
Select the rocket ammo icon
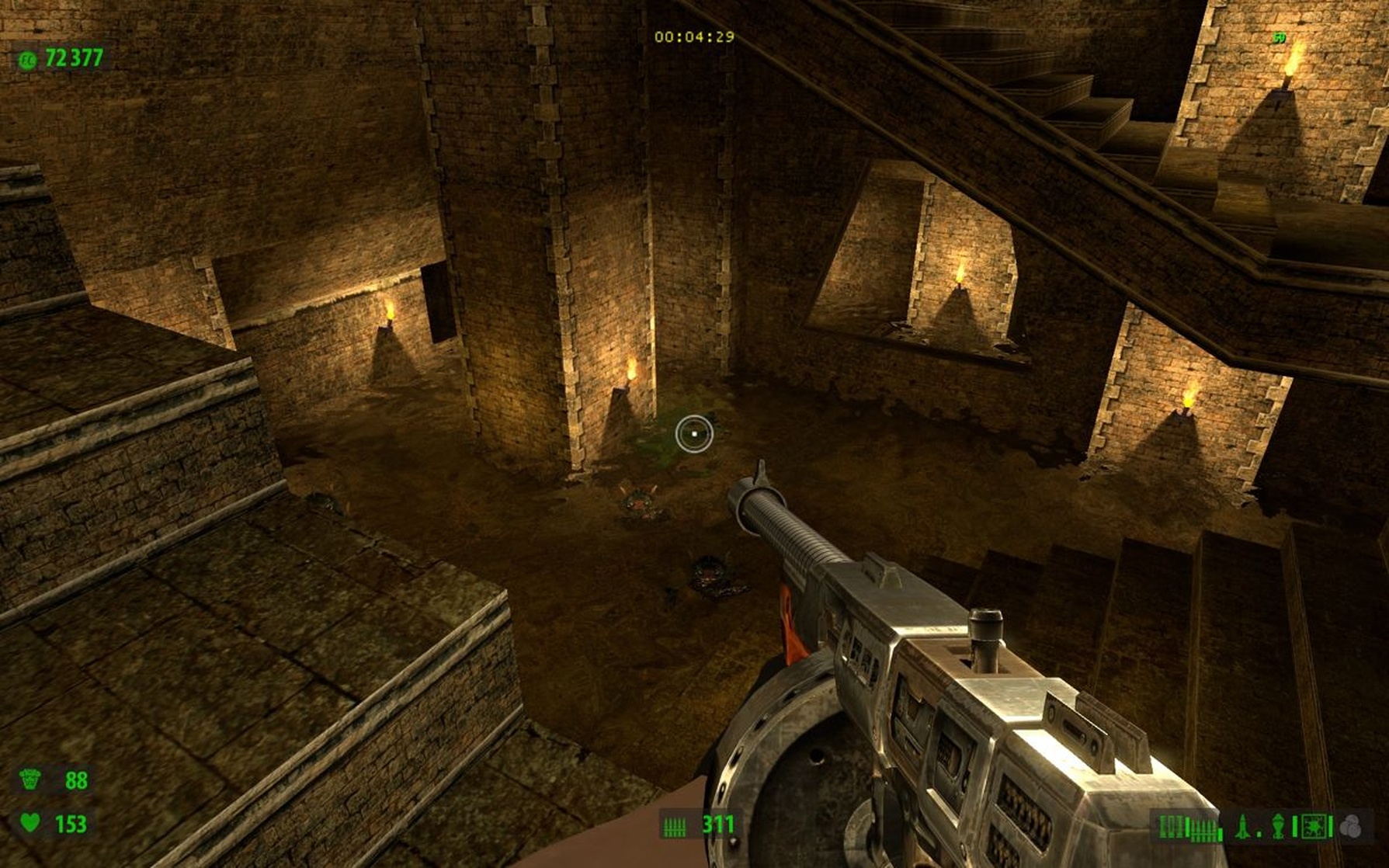pos(1241,828)
